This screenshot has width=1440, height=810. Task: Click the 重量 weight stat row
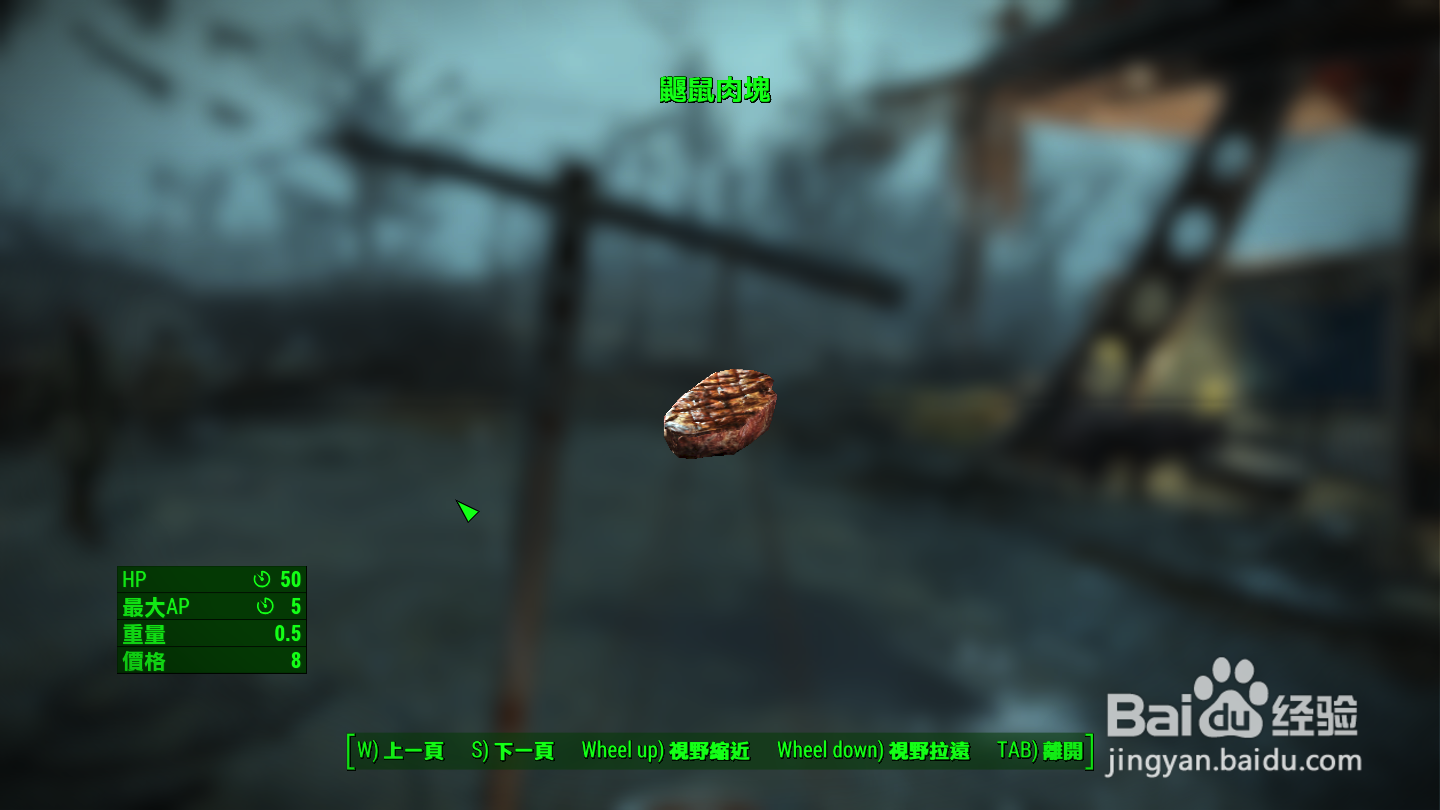click(210, 633)
